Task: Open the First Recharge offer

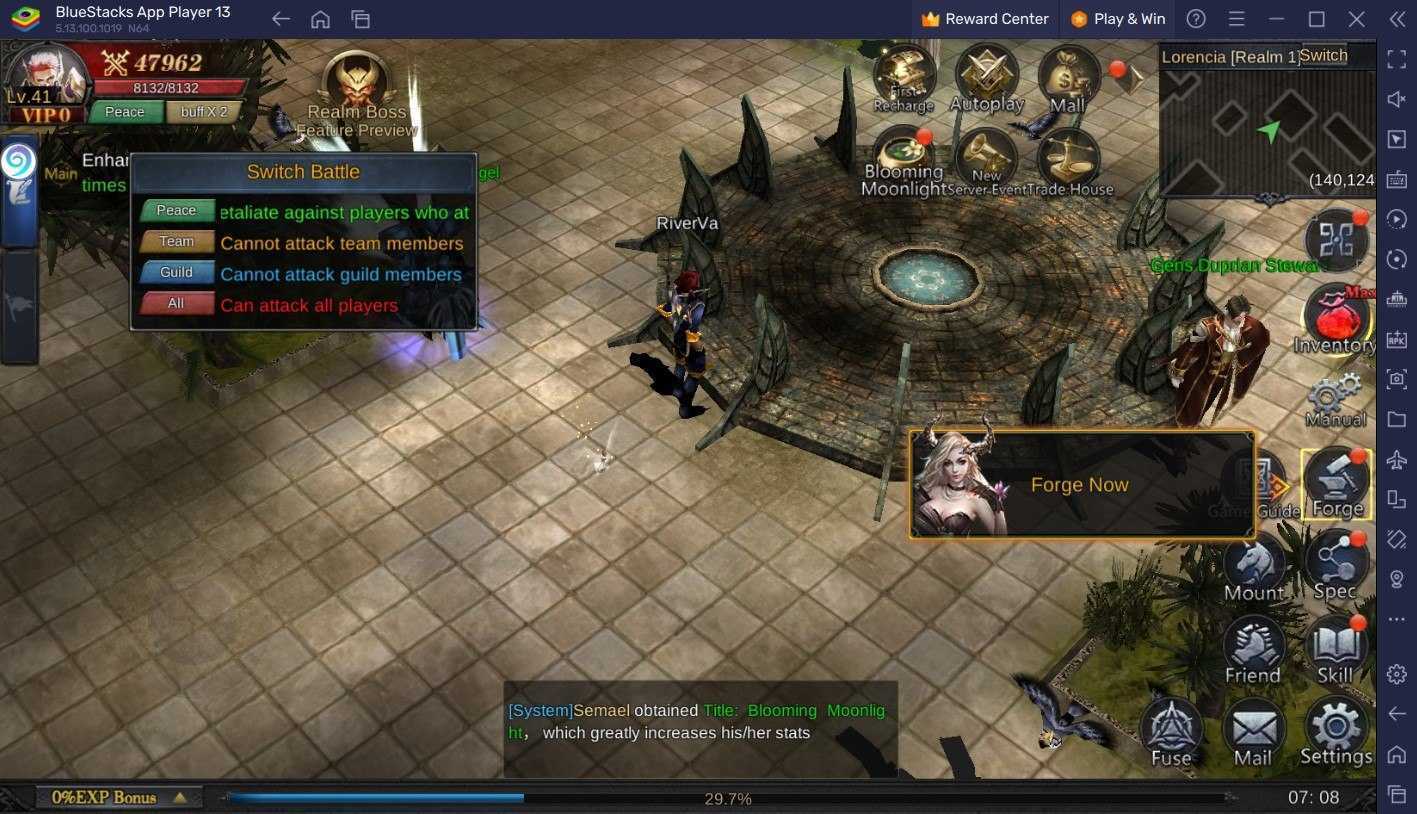Action: click(x=904, y=79)
